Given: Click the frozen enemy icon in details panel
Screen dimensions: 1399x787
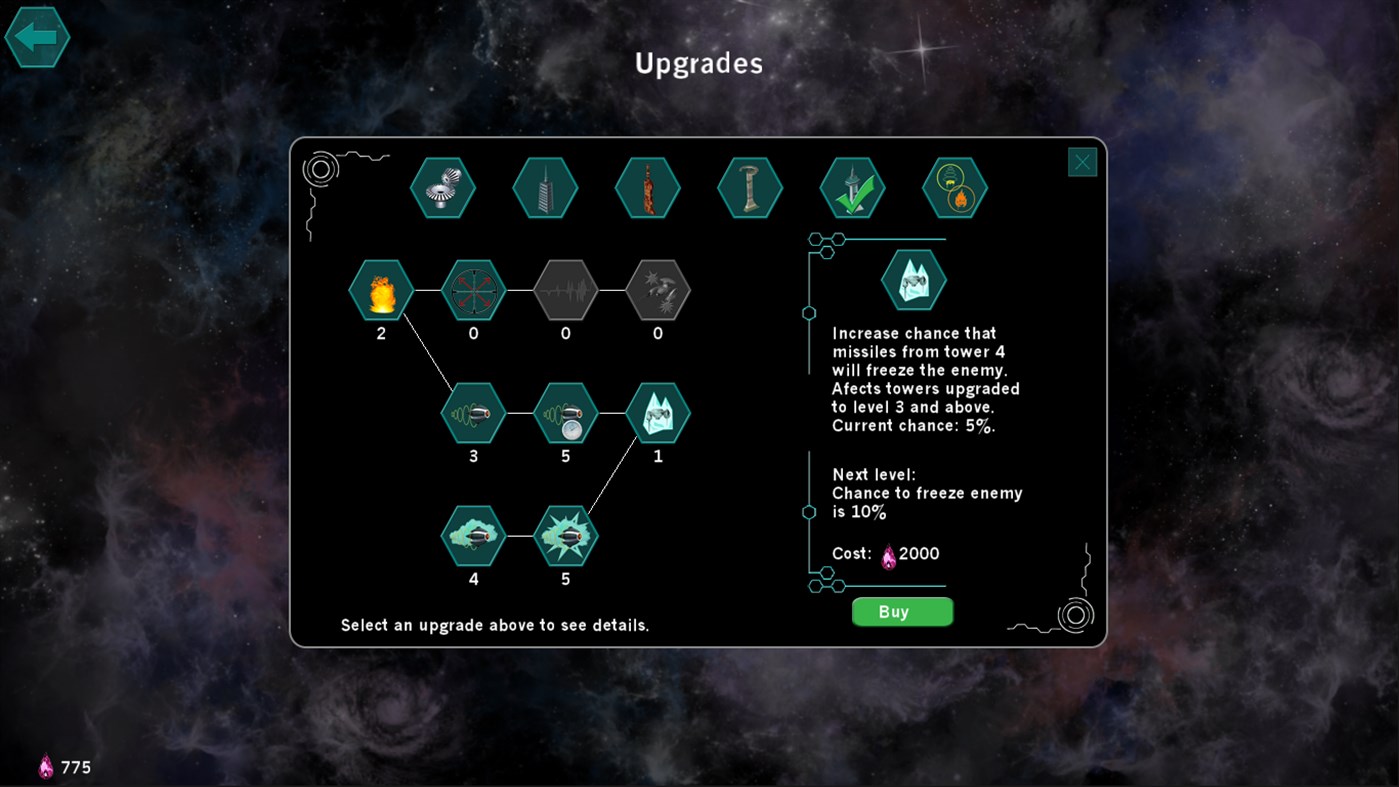Looking at the screenshot, I should point(912,280).
